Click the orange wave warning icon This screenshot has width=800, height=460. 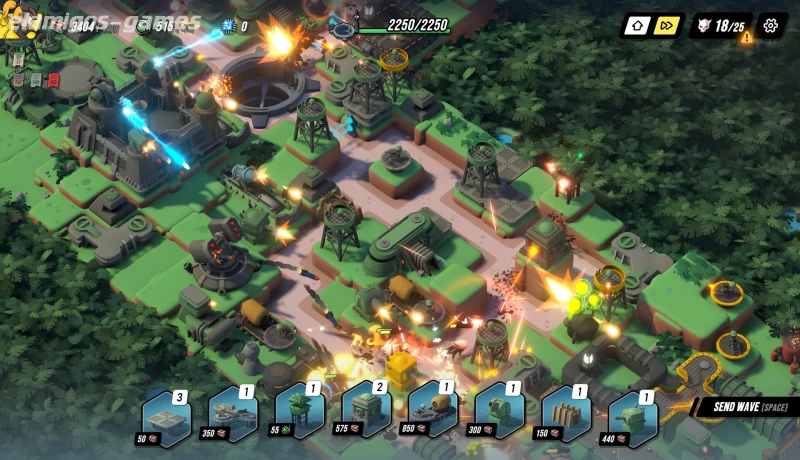[746, 37]
